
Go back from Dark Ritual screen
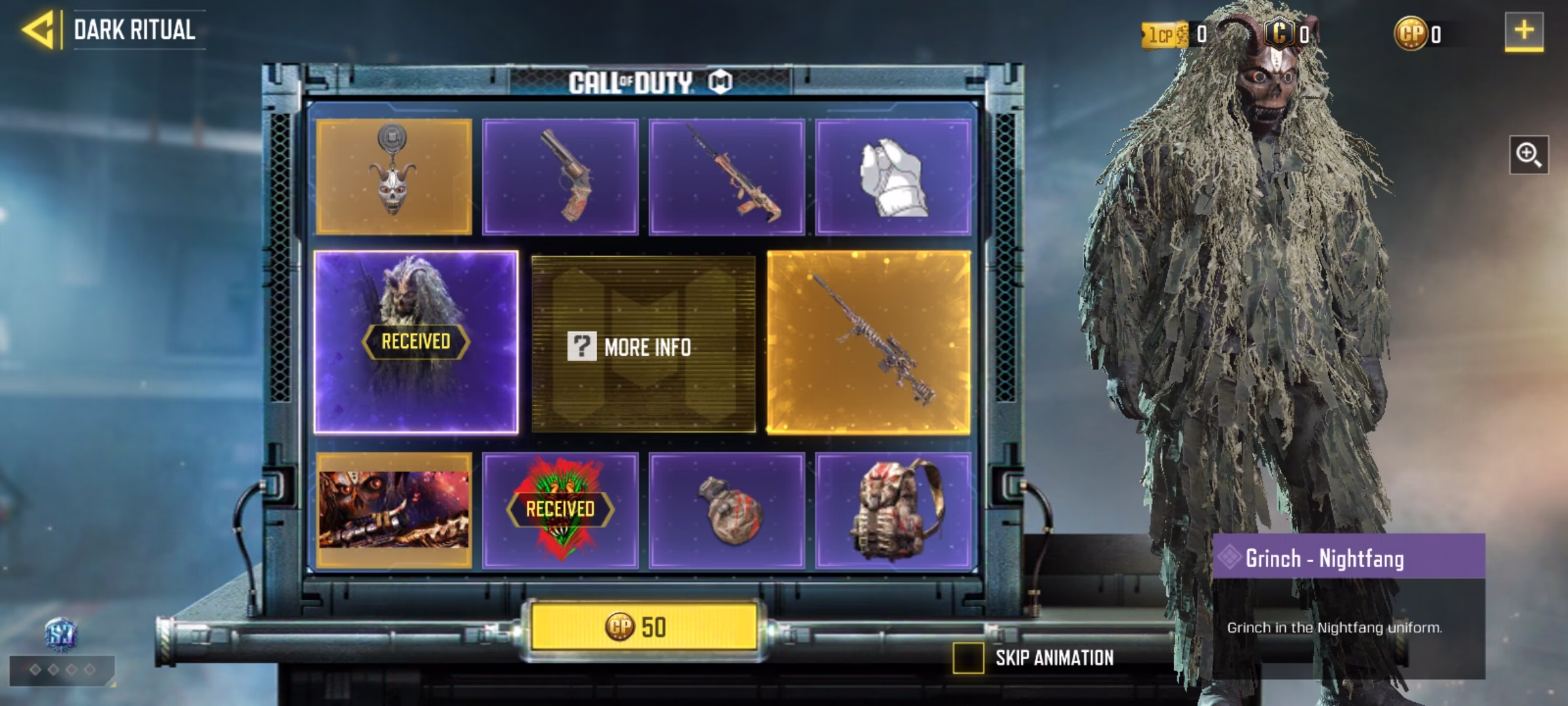pos(38,30)
